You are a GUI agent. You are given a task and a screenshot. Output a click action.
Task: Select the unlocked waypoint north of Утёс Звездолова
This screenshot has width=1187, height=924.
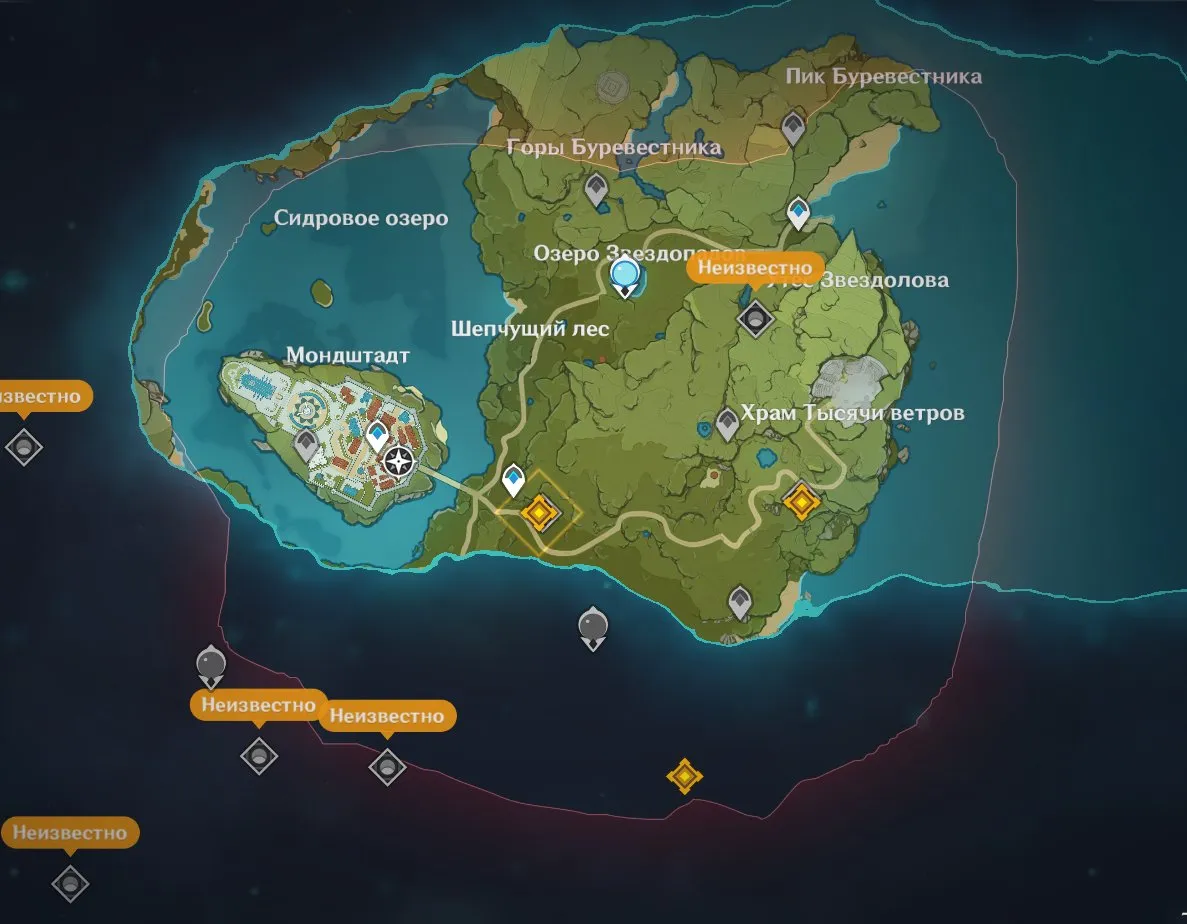tap(798, 212)
